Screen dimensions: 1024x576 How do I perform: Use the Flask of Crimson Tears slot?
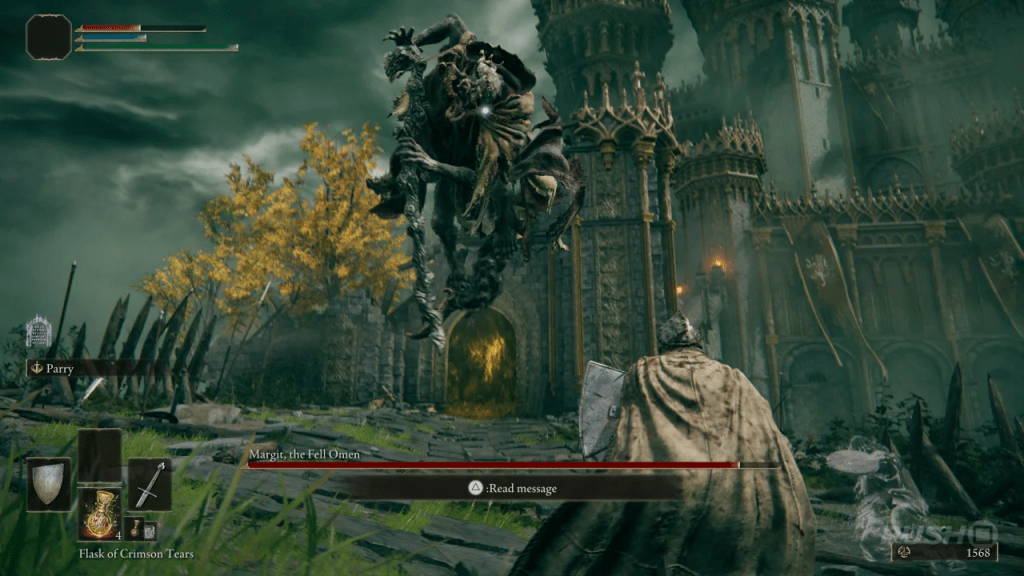click(x=100, y=516)
